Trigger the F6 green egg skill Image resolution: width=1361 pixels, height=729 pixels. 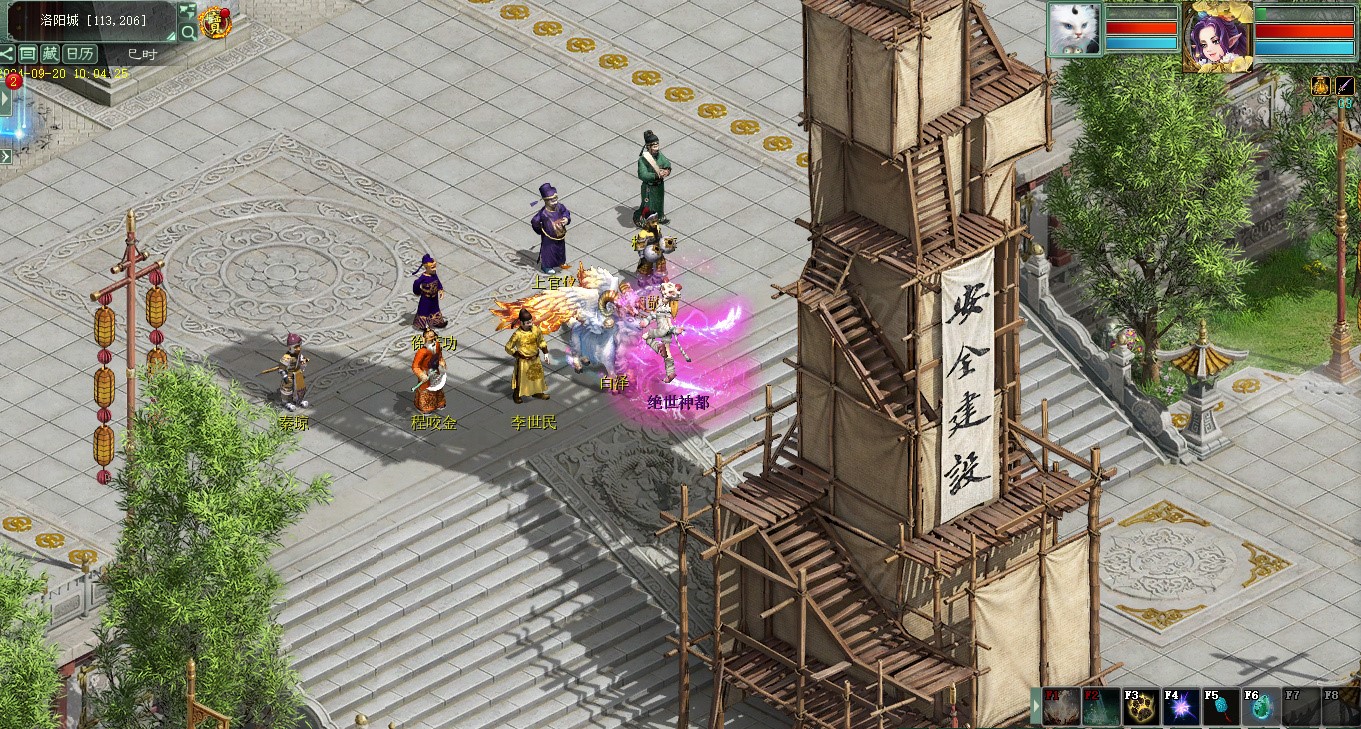(x=1260, y=707)
